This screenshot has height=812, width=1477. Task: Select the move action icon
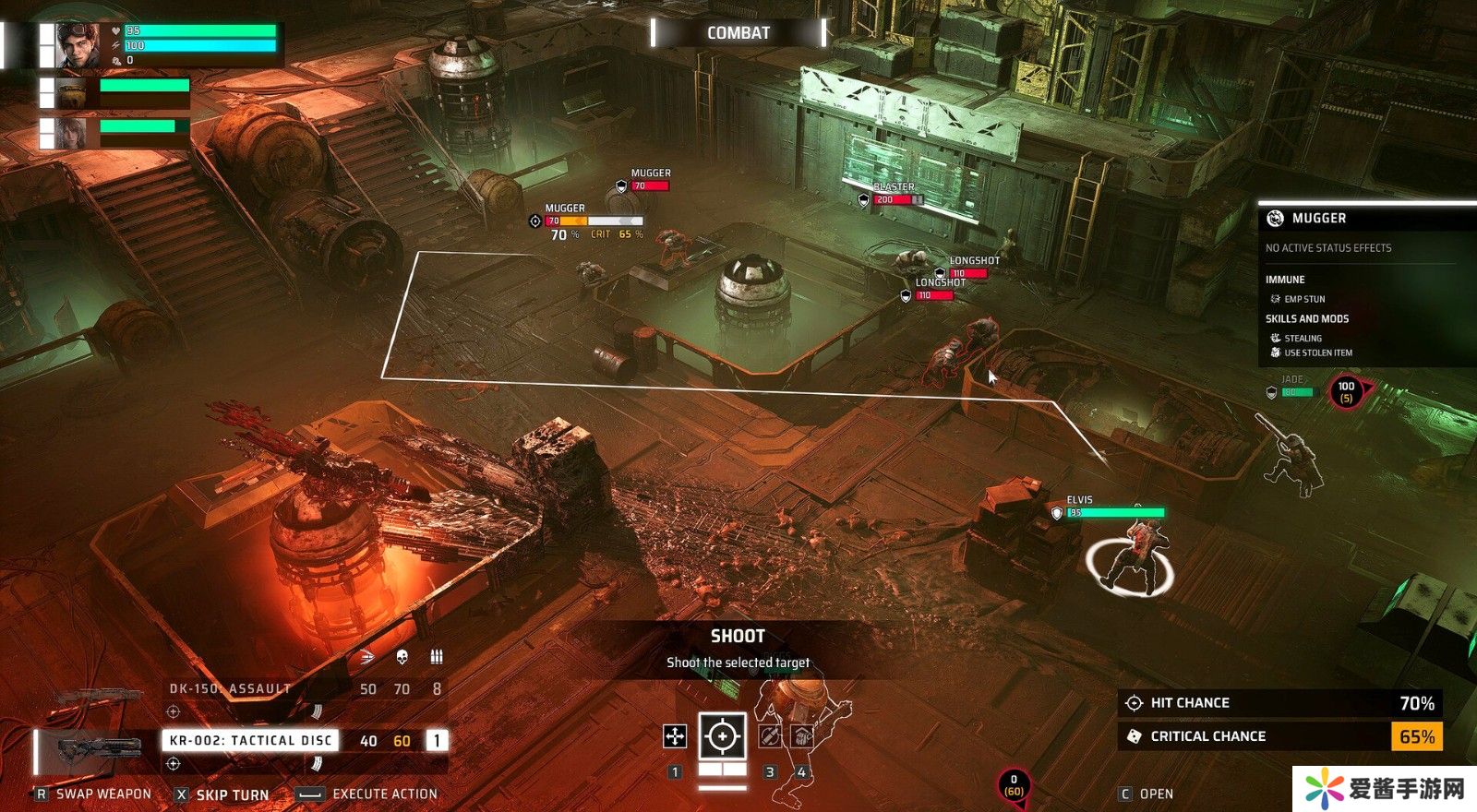pos(675,735)
